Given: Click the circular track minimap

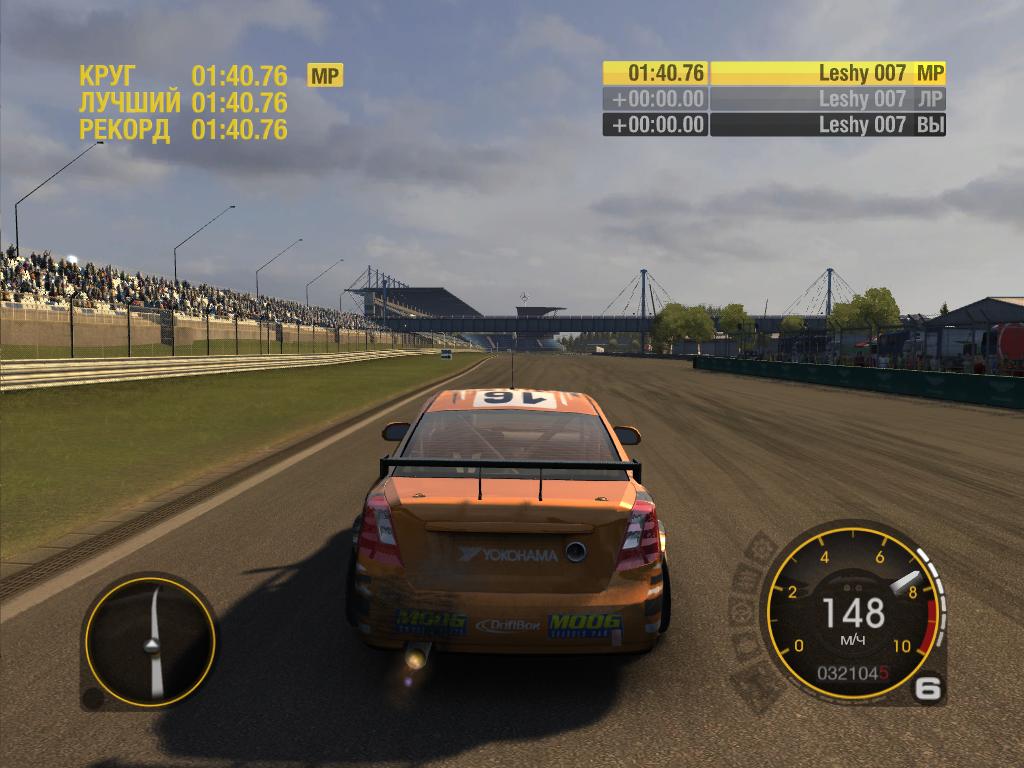Looking at the screenshot, I should click(x=149, y=640).
